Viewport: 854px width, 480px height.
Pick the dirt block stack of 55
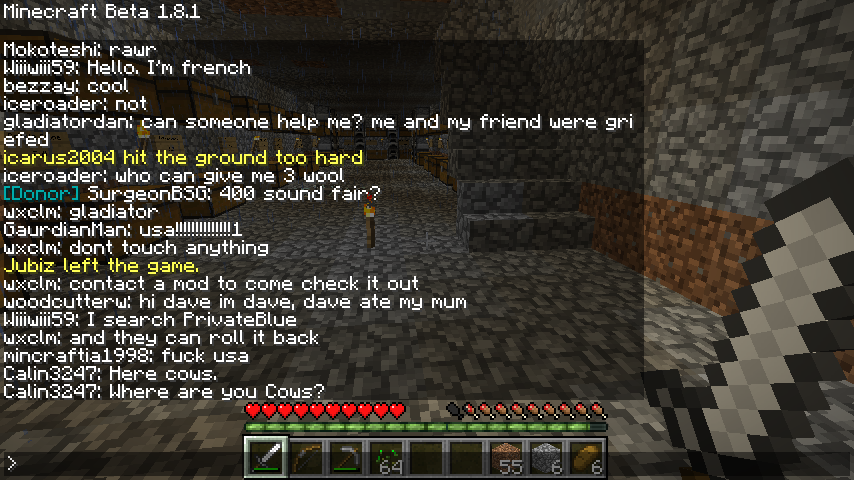click(x=508, y=458)
